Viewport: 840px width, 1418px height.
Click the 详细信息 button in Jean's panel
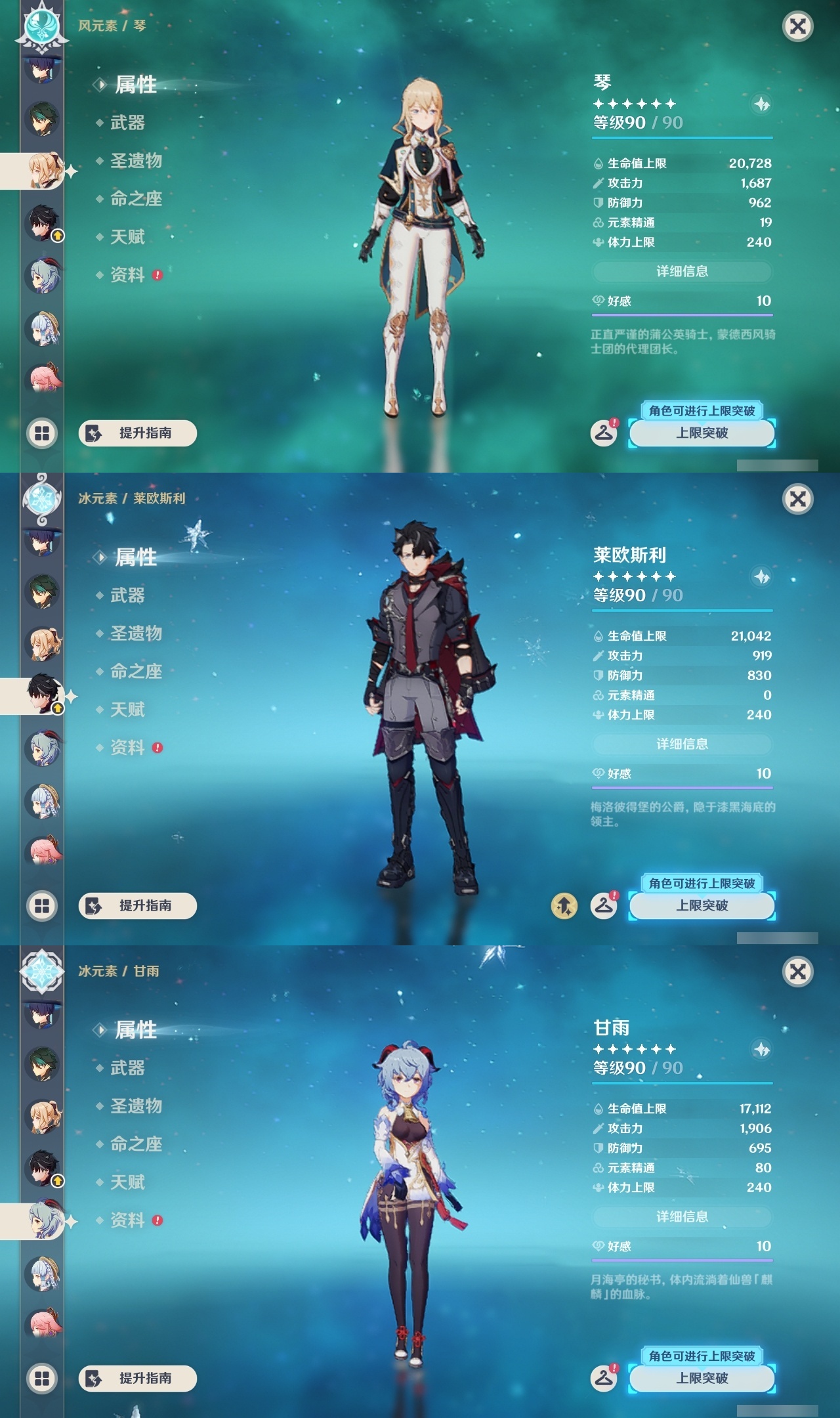click(682, 272)
